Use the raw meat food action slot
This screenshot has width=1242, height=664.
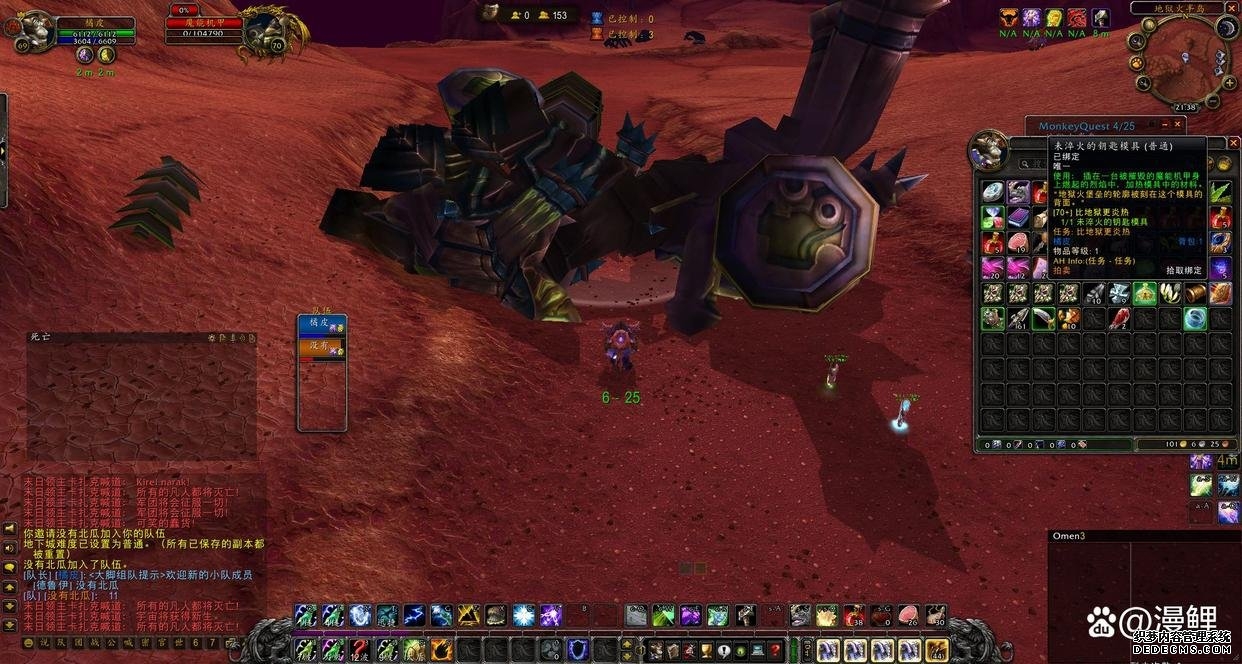[x=909, y=615]
